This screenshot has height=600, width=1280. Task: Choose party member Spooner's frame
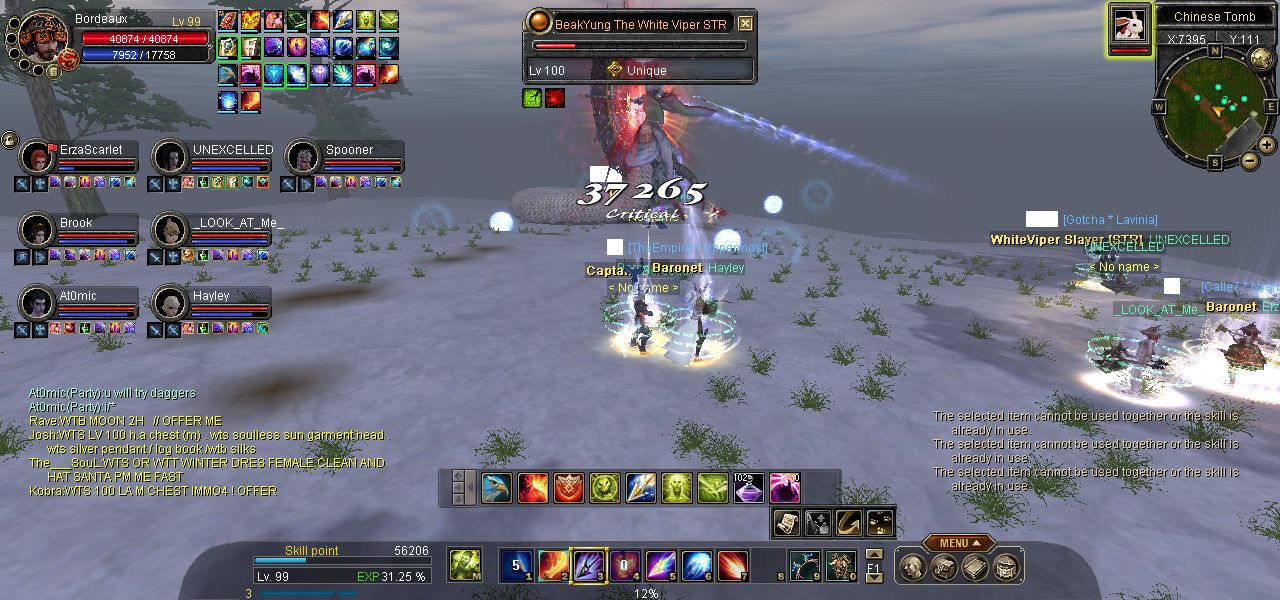[x=304, y=158]
